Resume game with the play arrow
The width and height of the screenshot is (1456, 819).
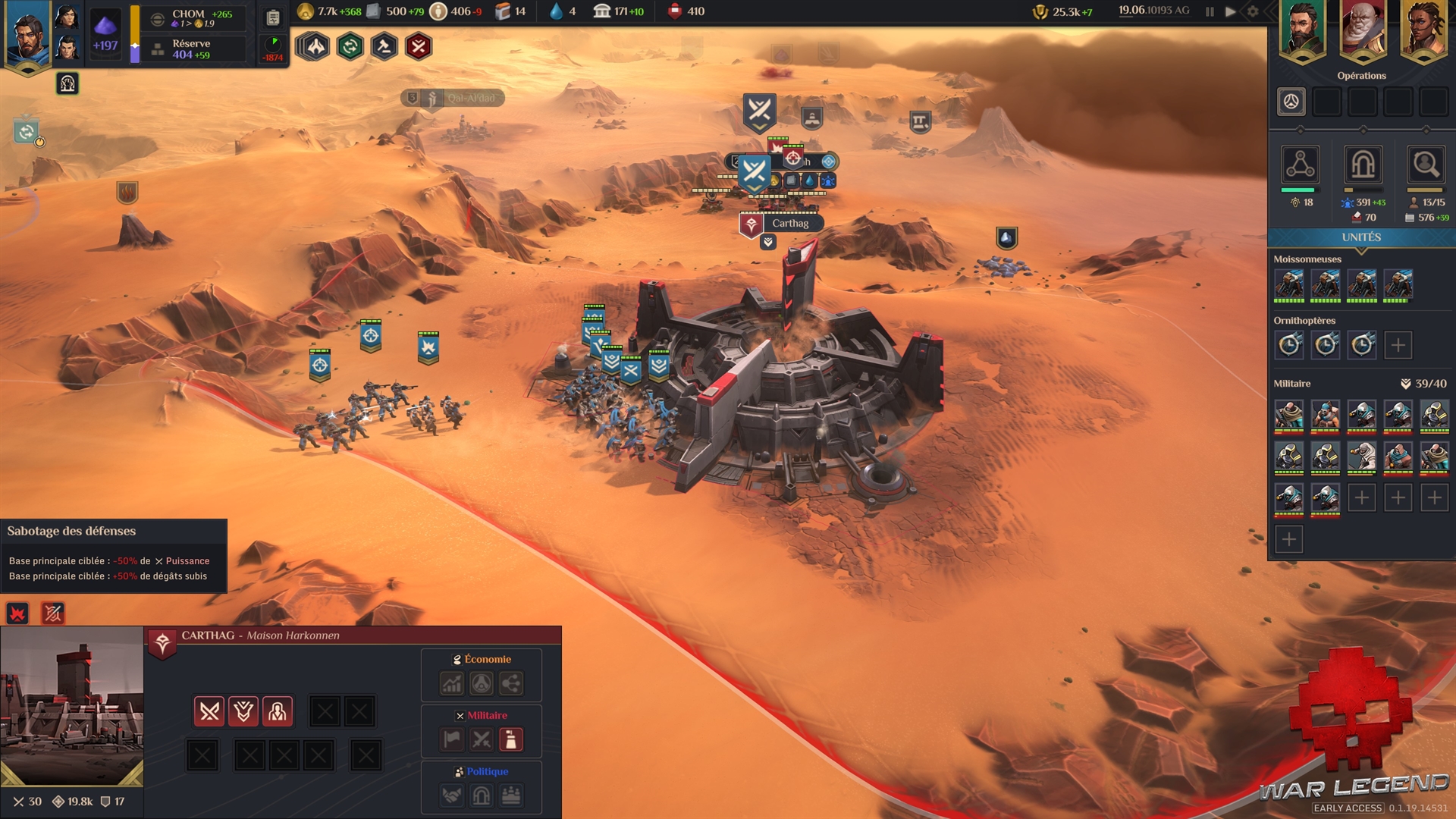[x=1231, y=11]
